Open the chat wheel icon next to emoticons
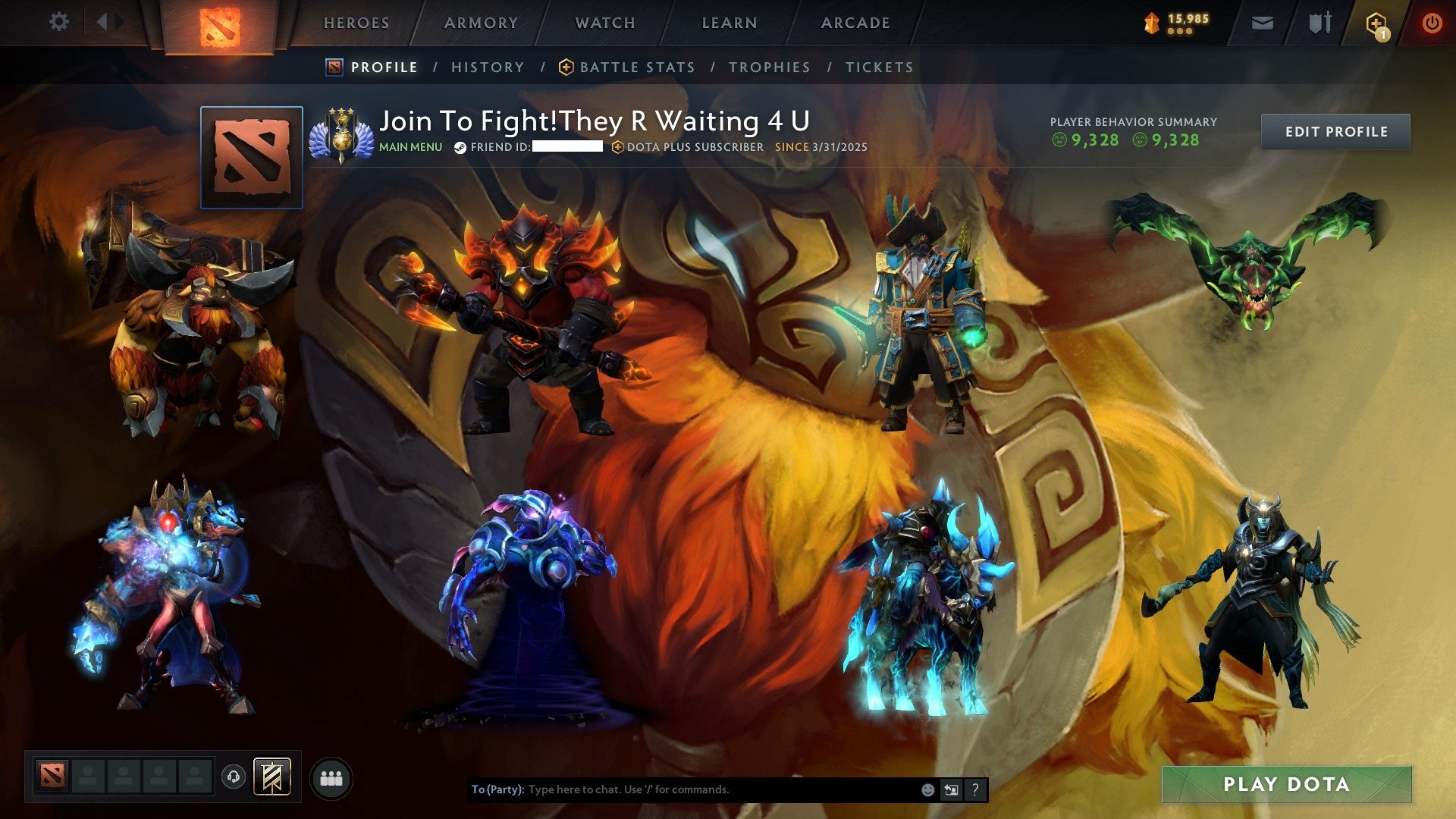Screen dimensions: 1456x819 (950, 789)
